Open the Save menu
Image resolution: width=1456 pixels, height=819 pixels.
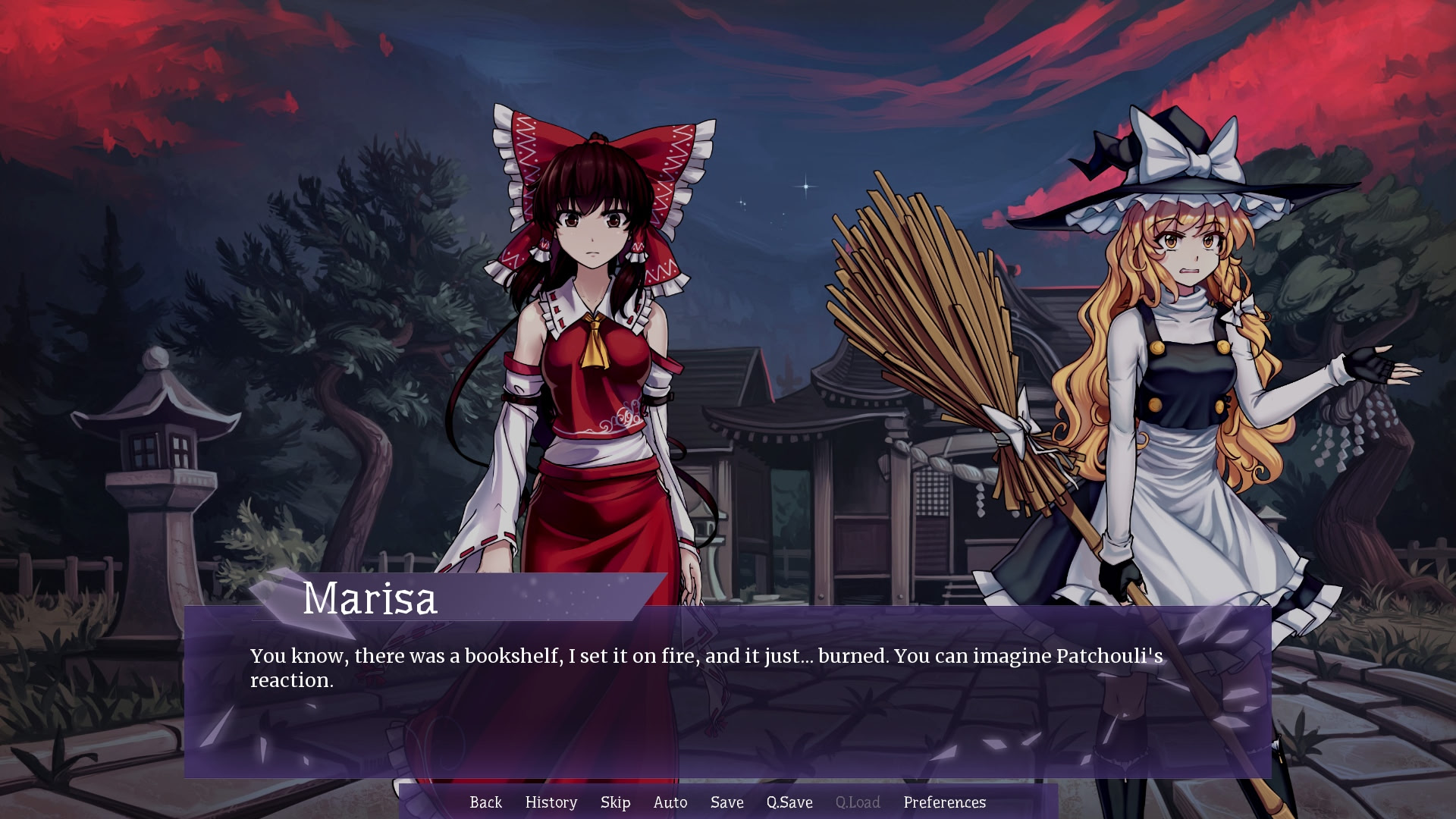pyautogui.click(x=726, y=802)
